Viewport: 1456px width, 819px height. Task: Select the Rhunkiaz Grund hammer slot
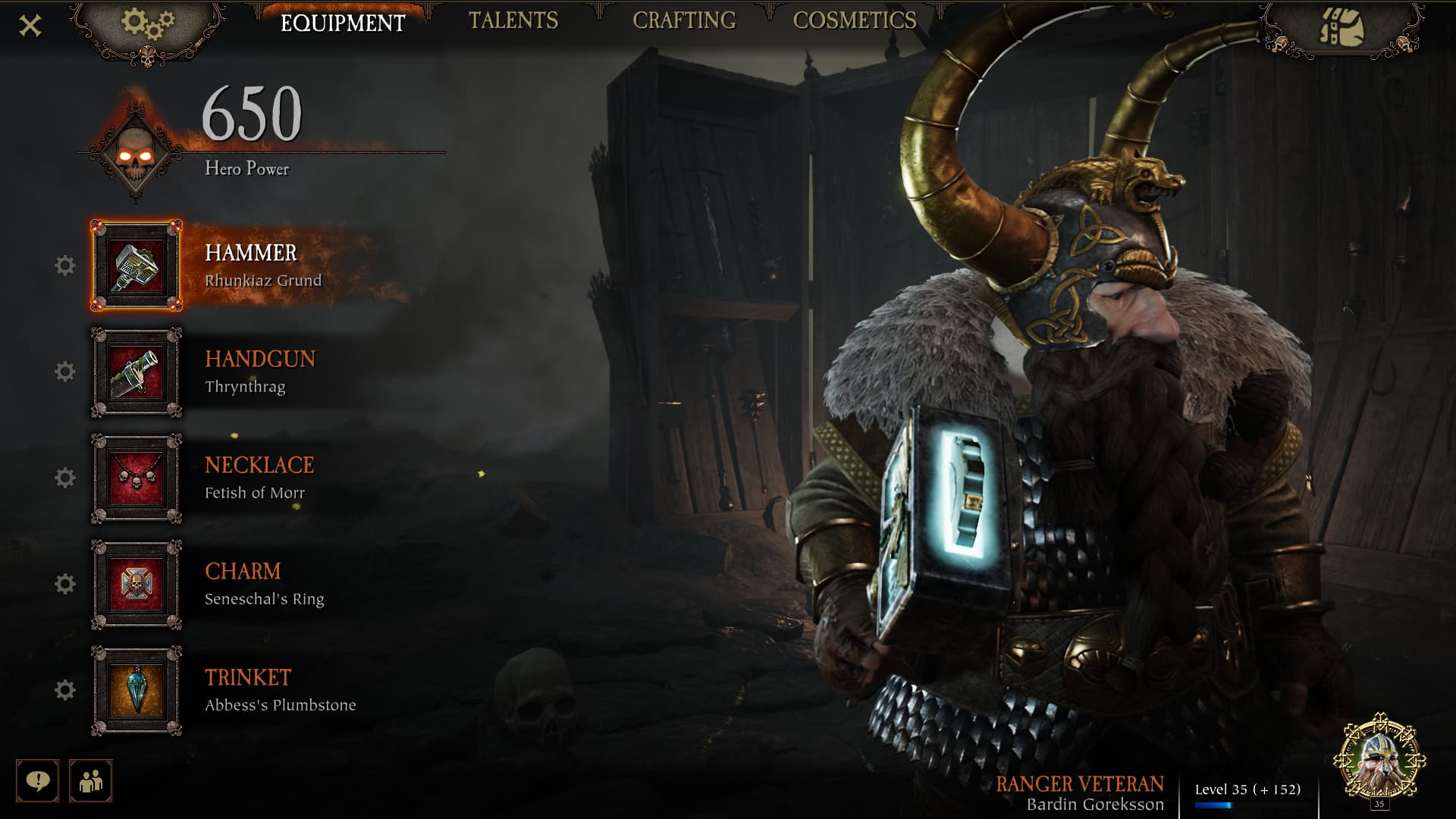point(136,265)
